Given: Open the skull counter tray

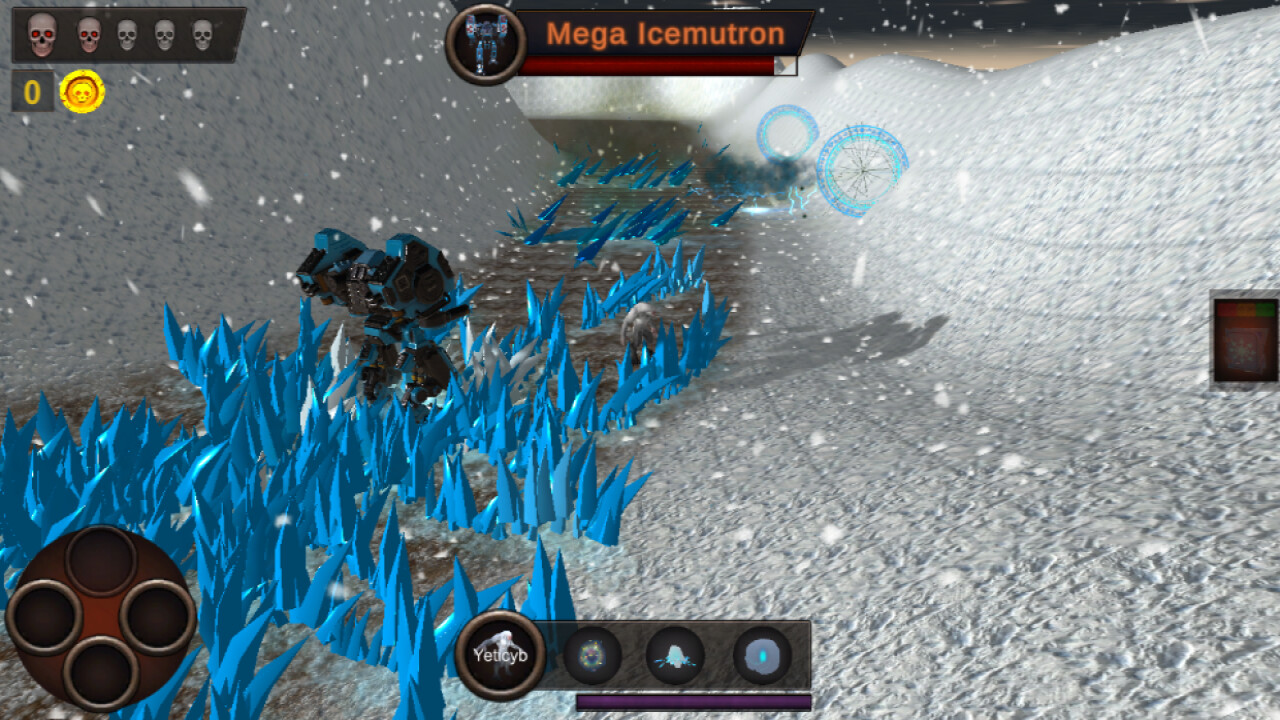Looking at the screenshot, I should (x=127, y=35).
